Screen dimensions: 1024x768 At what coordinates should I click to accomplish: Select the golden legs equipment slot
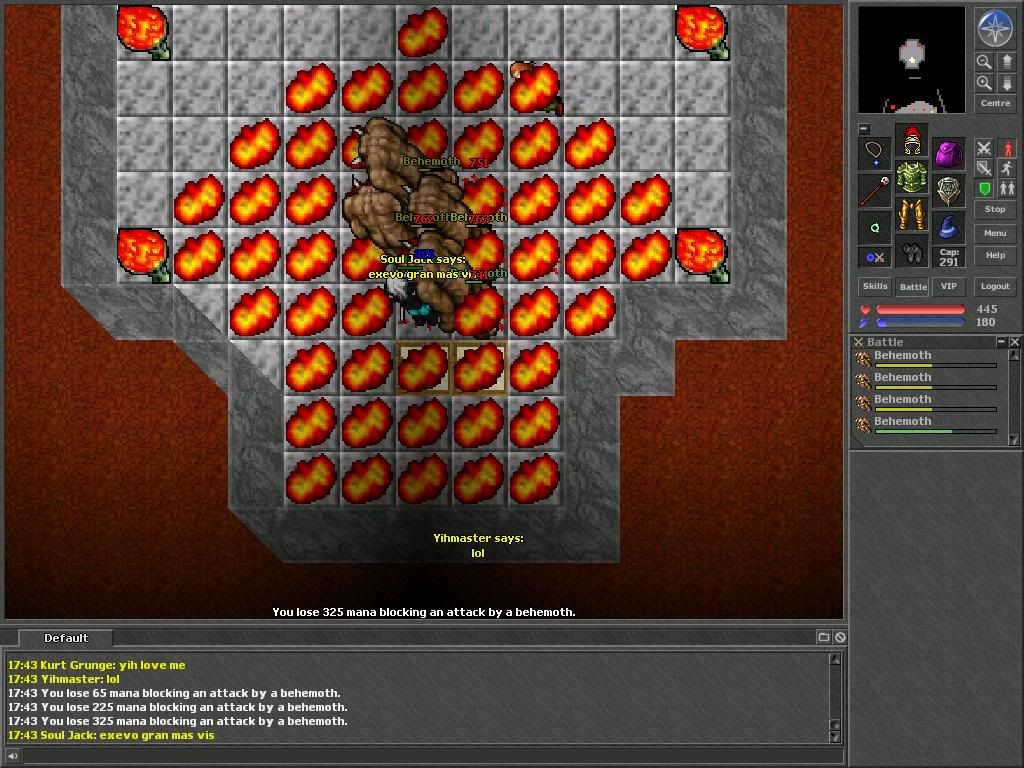(x=911, y=214)
